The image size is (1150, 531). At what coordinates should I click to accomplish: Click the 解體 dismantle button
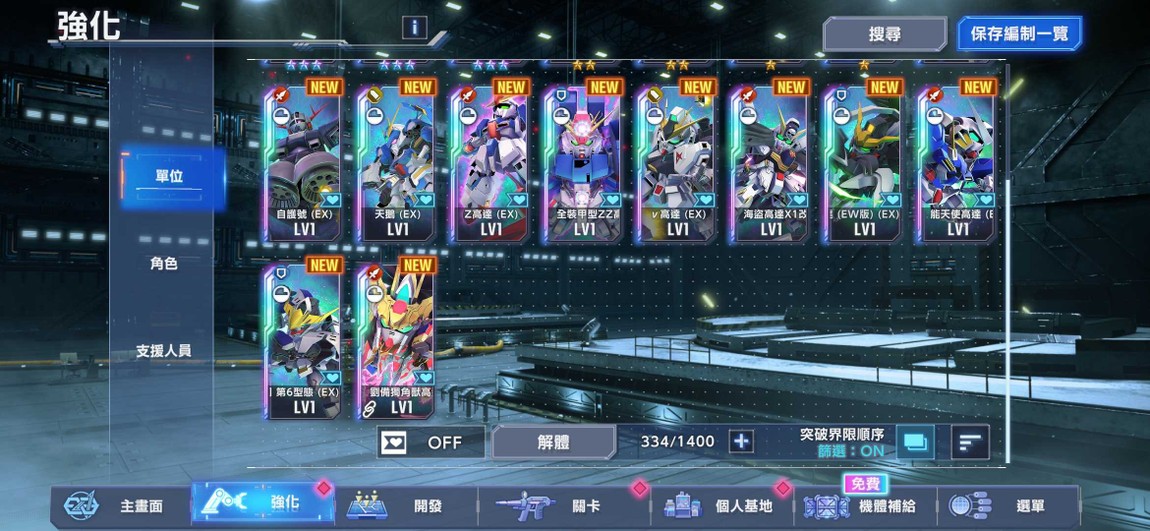pos(553,442)
